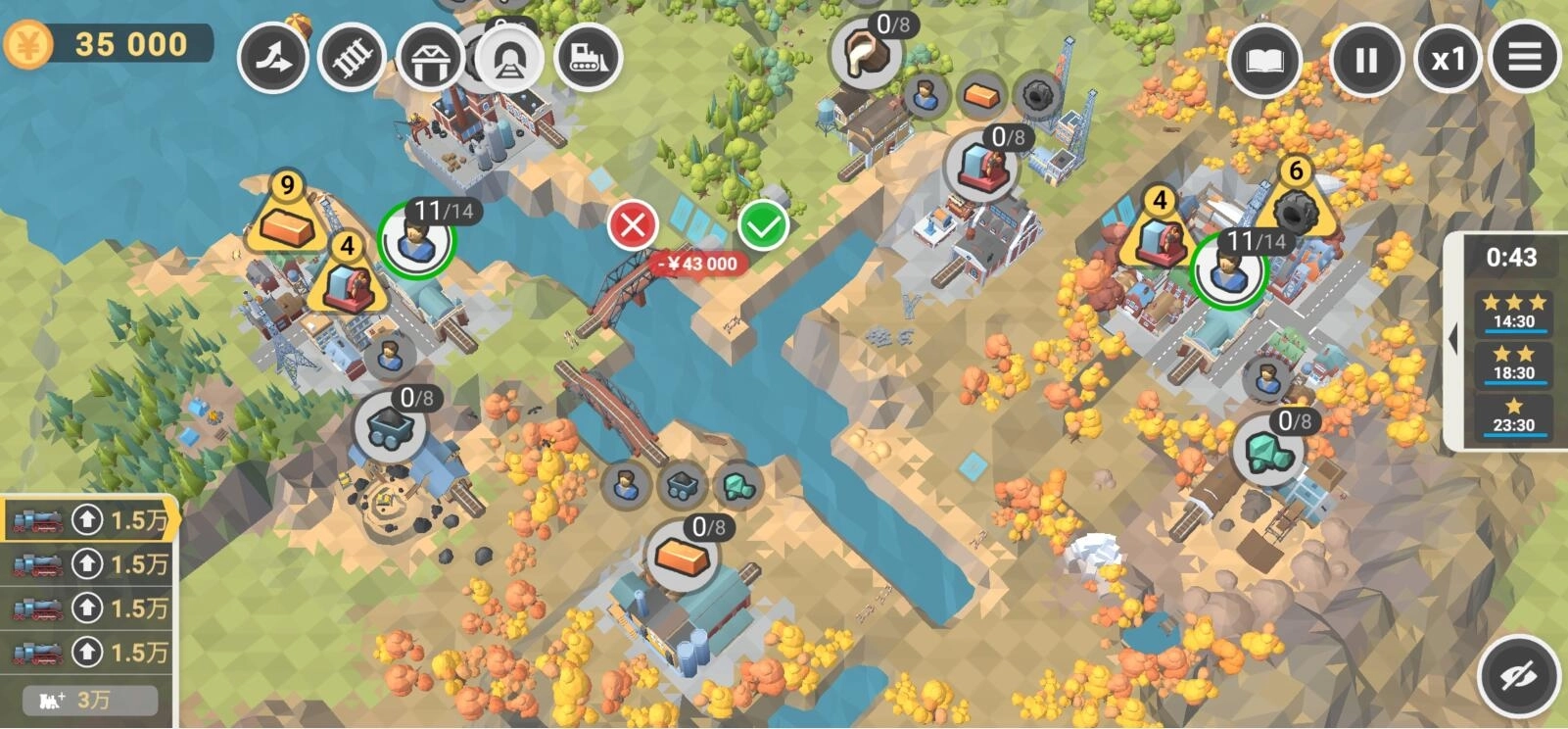This screenshot has width=1568, height=729.
Task: Select the green ore station marker
Action: (x=1268, y=450)
